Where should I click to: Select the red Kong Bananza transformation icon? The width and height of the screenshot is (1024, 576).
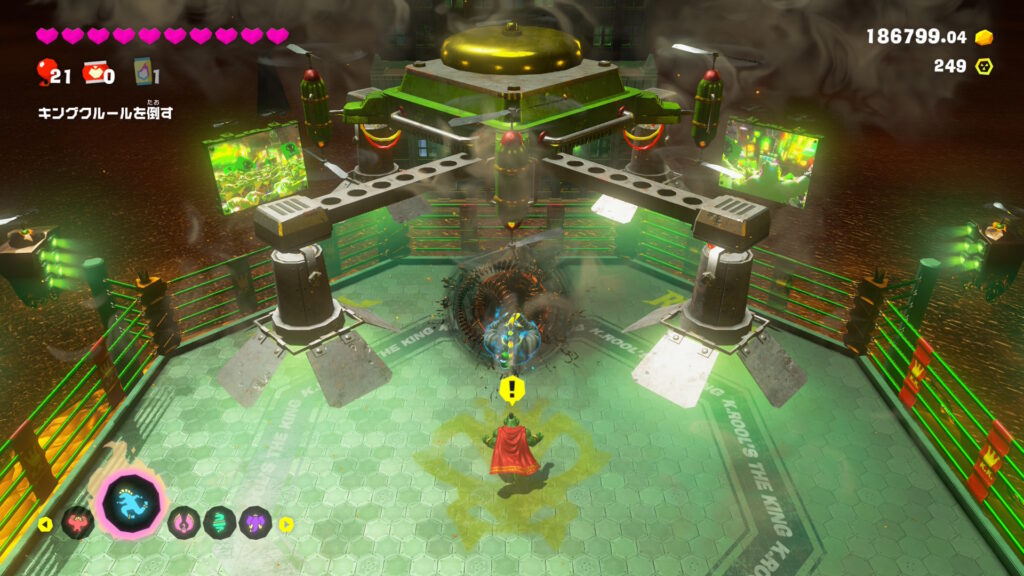point(77,523)
